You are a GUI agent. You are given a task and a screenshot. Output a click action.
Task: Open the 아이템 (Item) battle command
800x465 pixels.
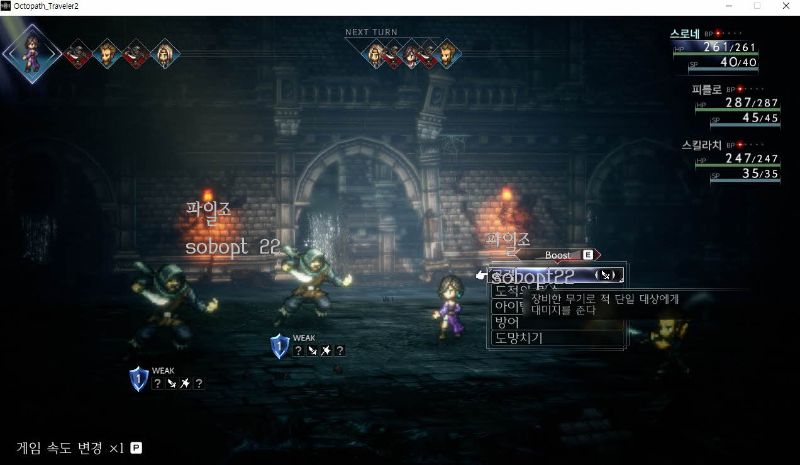pos(506,307)
